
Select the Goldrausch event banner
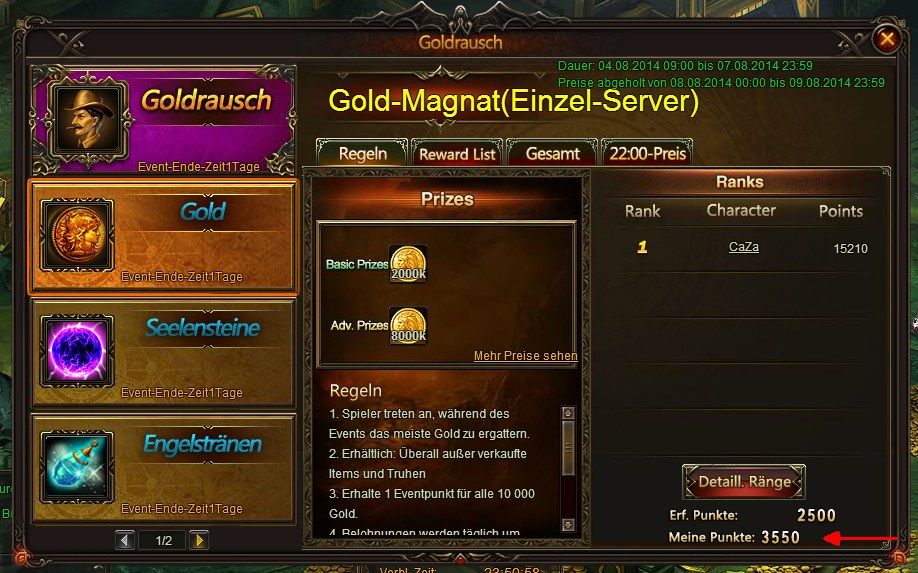(x=164, y=119)
